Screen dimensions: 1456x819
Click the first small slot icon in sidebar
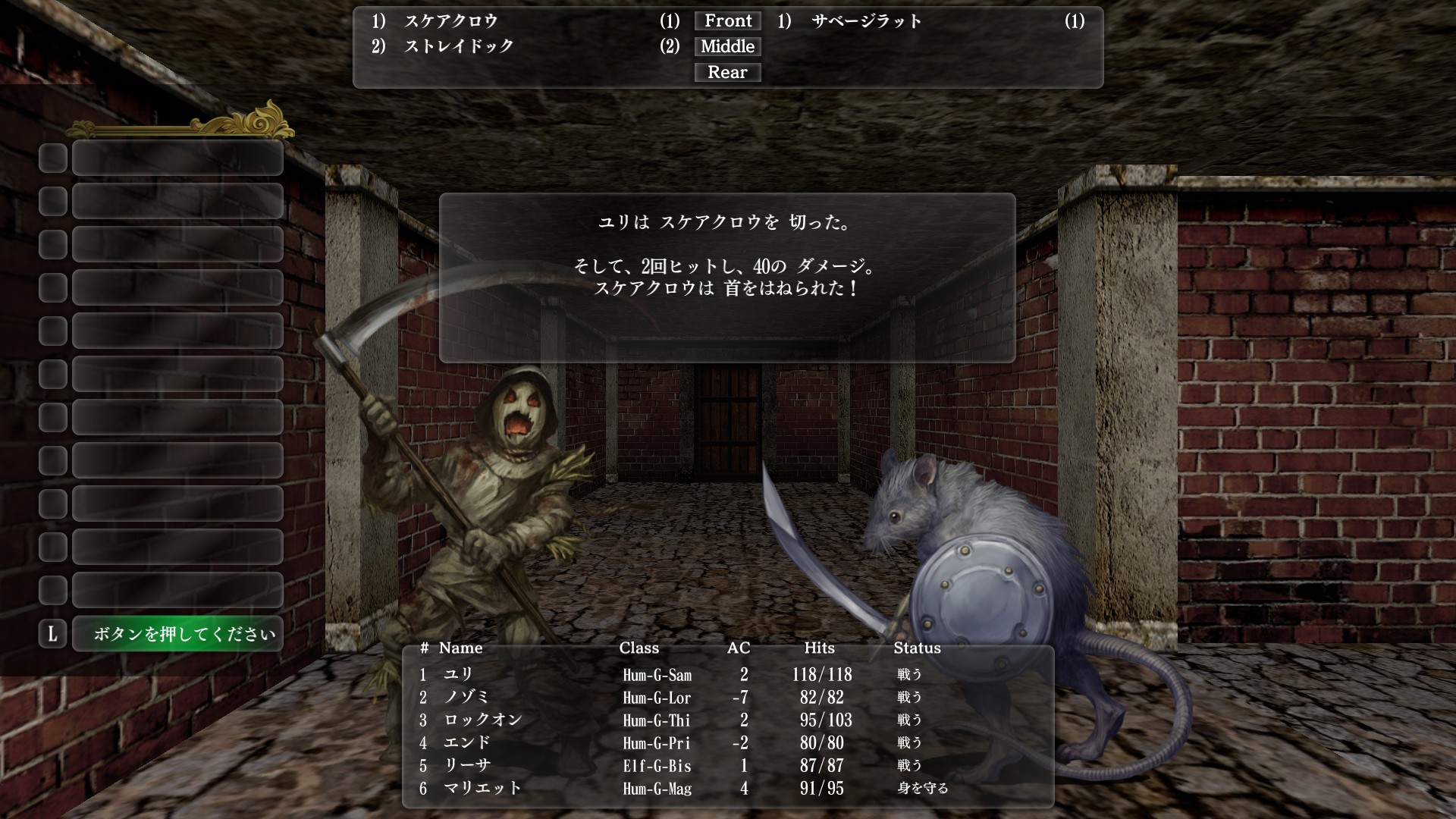[52, 158]
